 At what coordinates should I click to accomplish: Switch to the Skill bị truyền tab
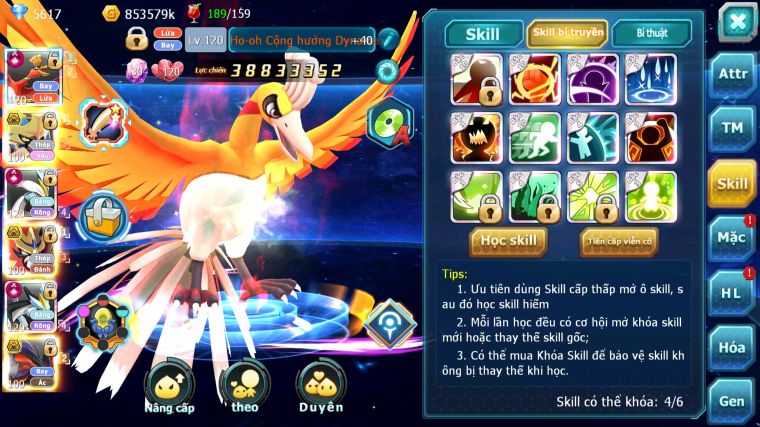[567, 33]
